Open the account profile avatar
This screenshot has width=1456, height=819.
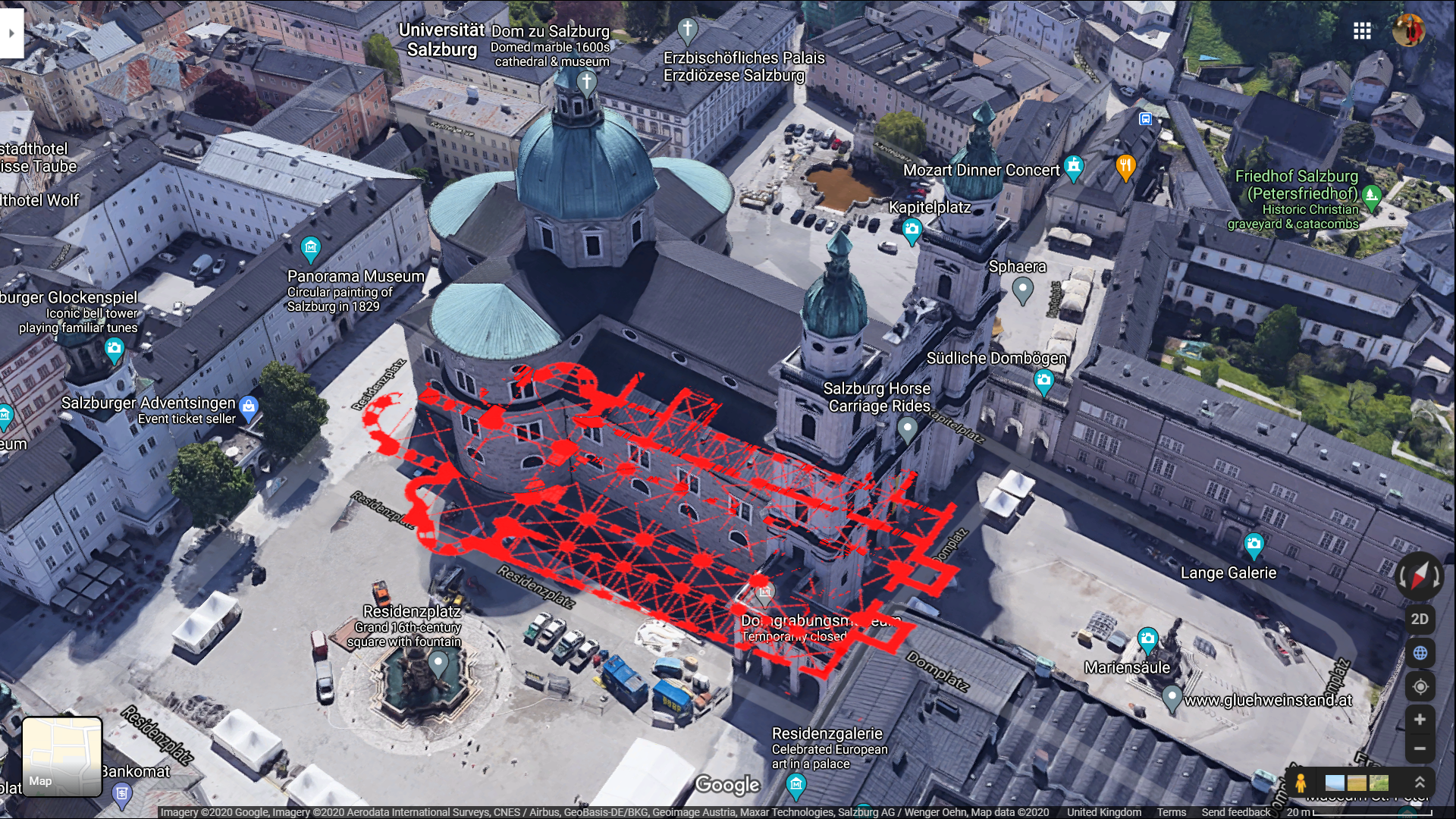click(1408, 30)
